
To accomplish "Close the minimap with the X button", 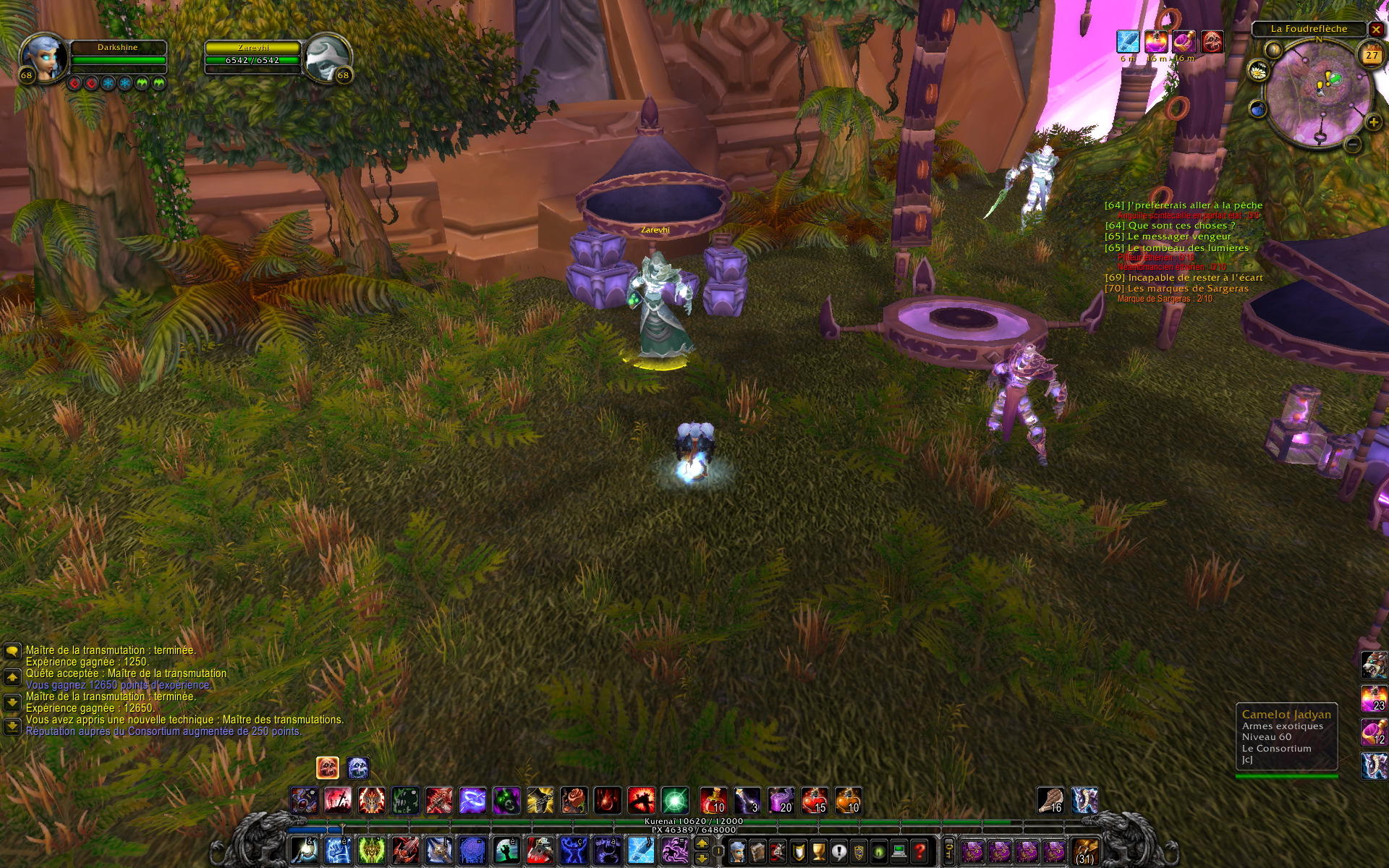I will coord(1376,30).
